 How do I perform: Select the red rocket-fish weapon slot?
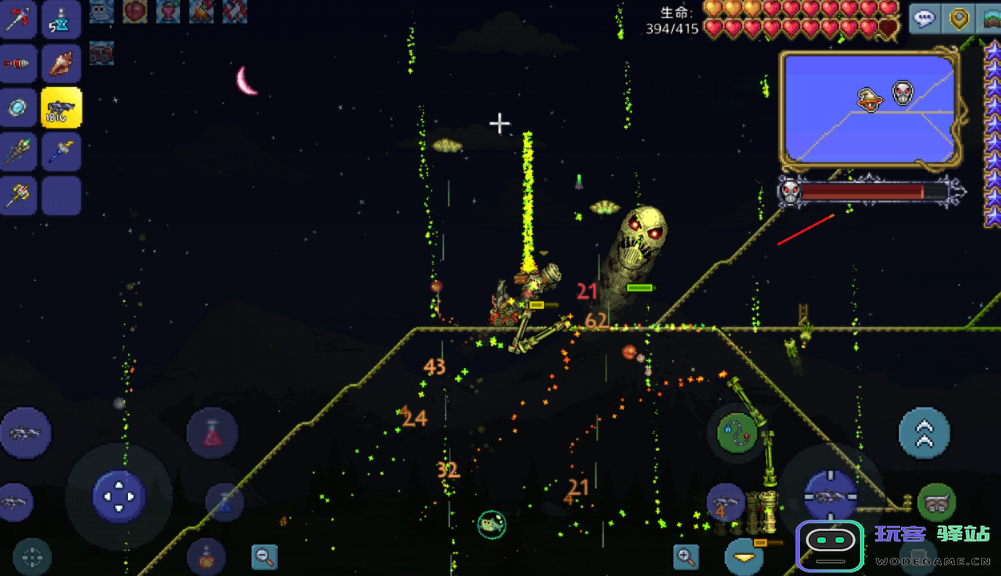18,64
